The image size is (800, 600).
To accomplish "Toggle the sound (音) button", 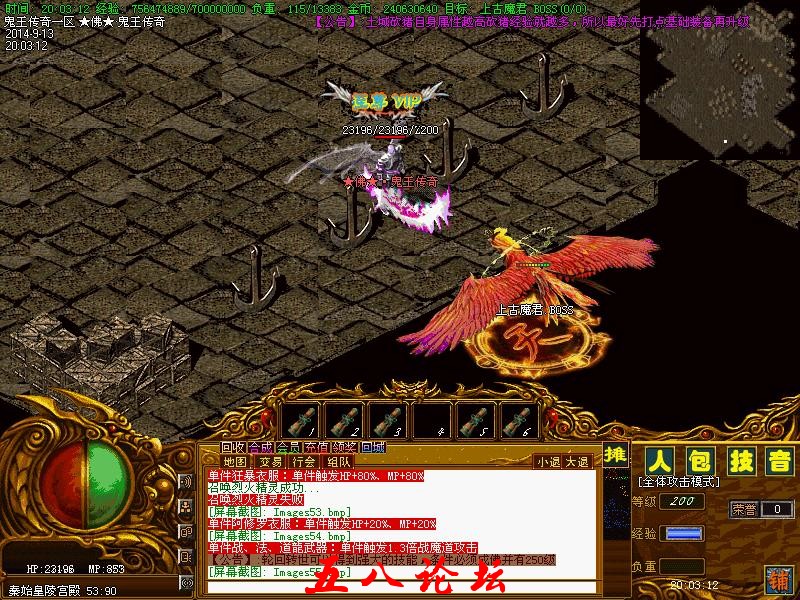I will (778, 462).
